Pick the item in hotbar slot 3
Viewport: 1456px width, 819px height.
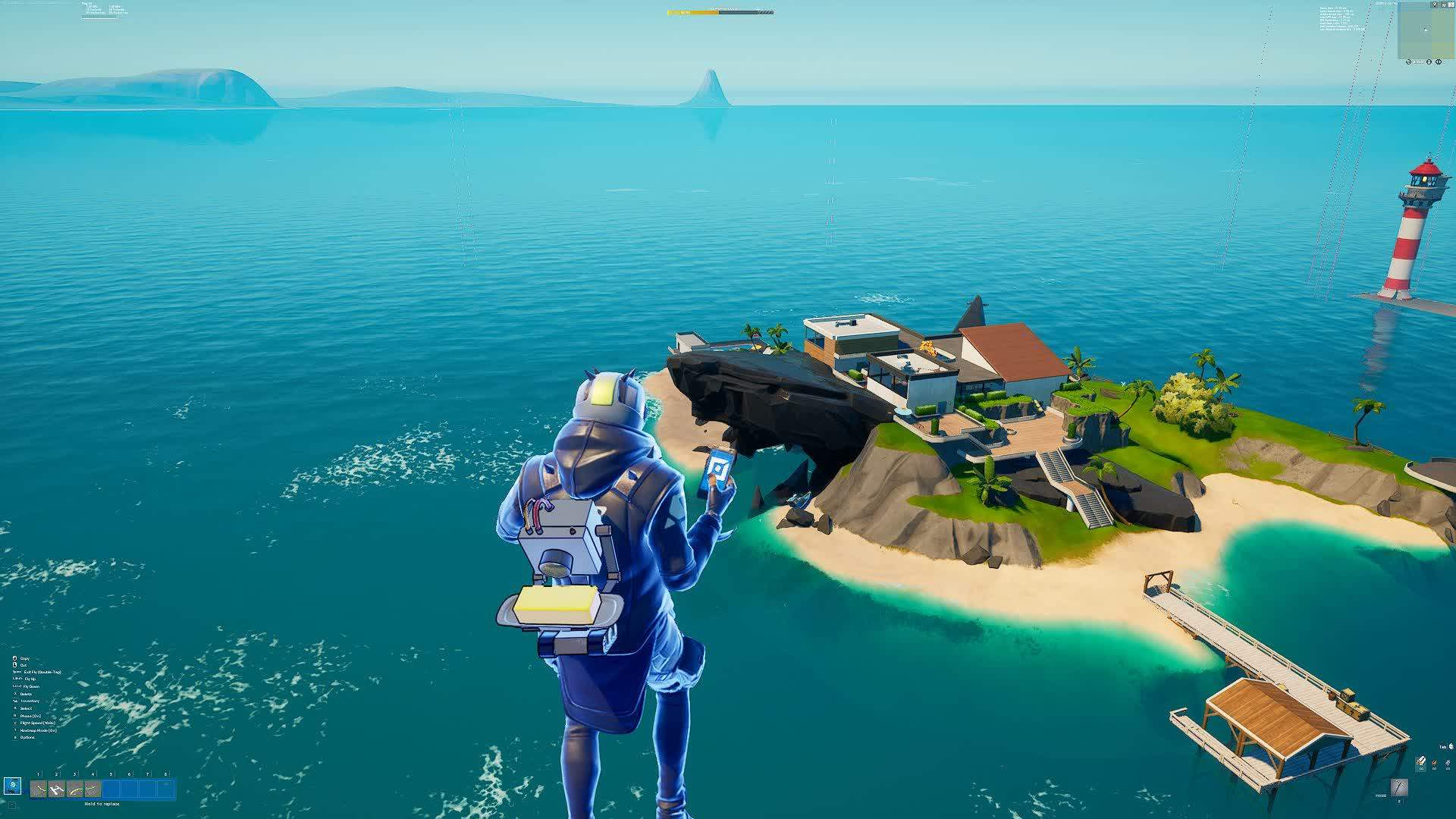(75, 789)
